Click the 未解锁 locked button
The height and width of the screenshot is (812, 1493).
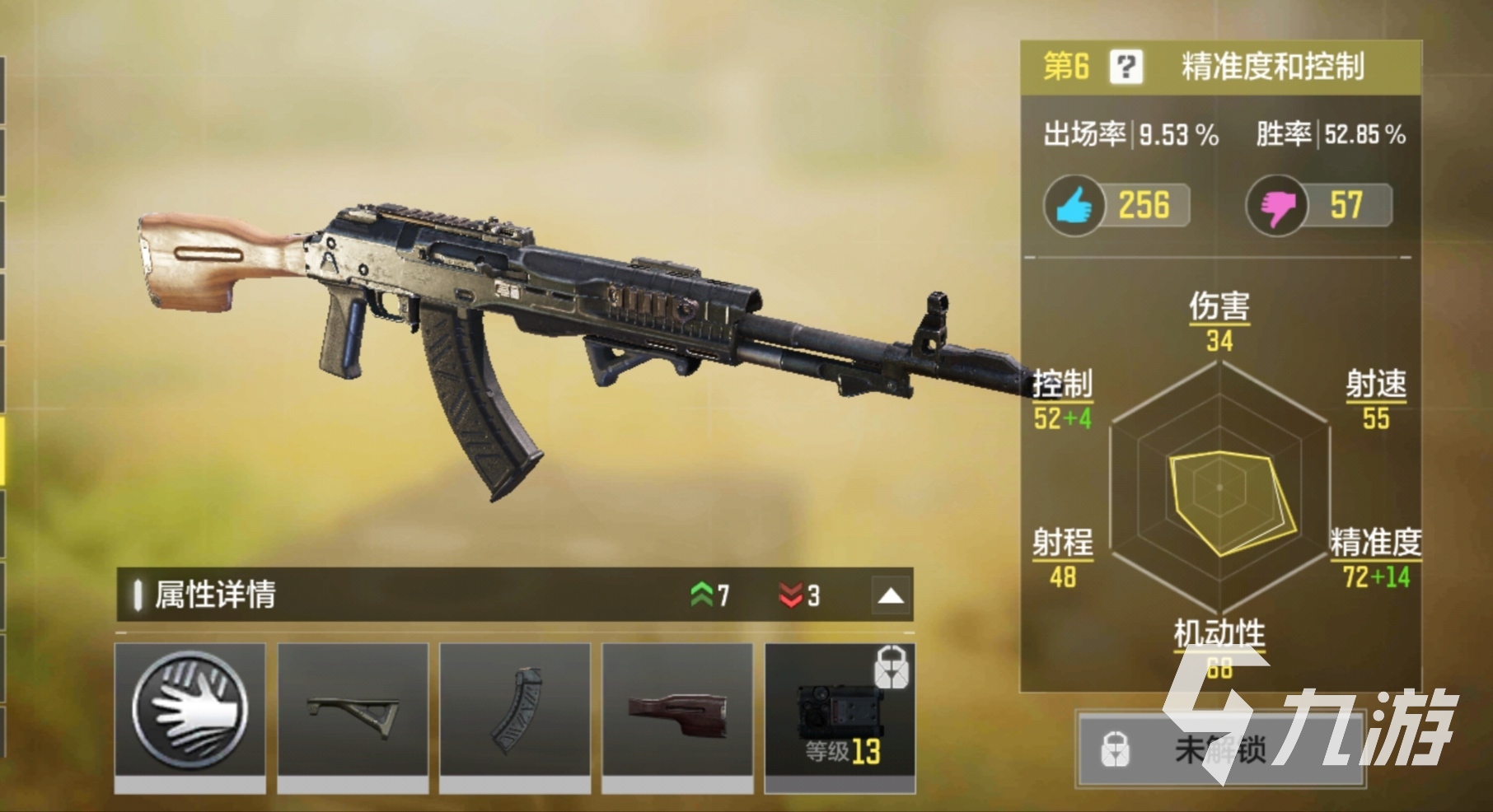1219,749
